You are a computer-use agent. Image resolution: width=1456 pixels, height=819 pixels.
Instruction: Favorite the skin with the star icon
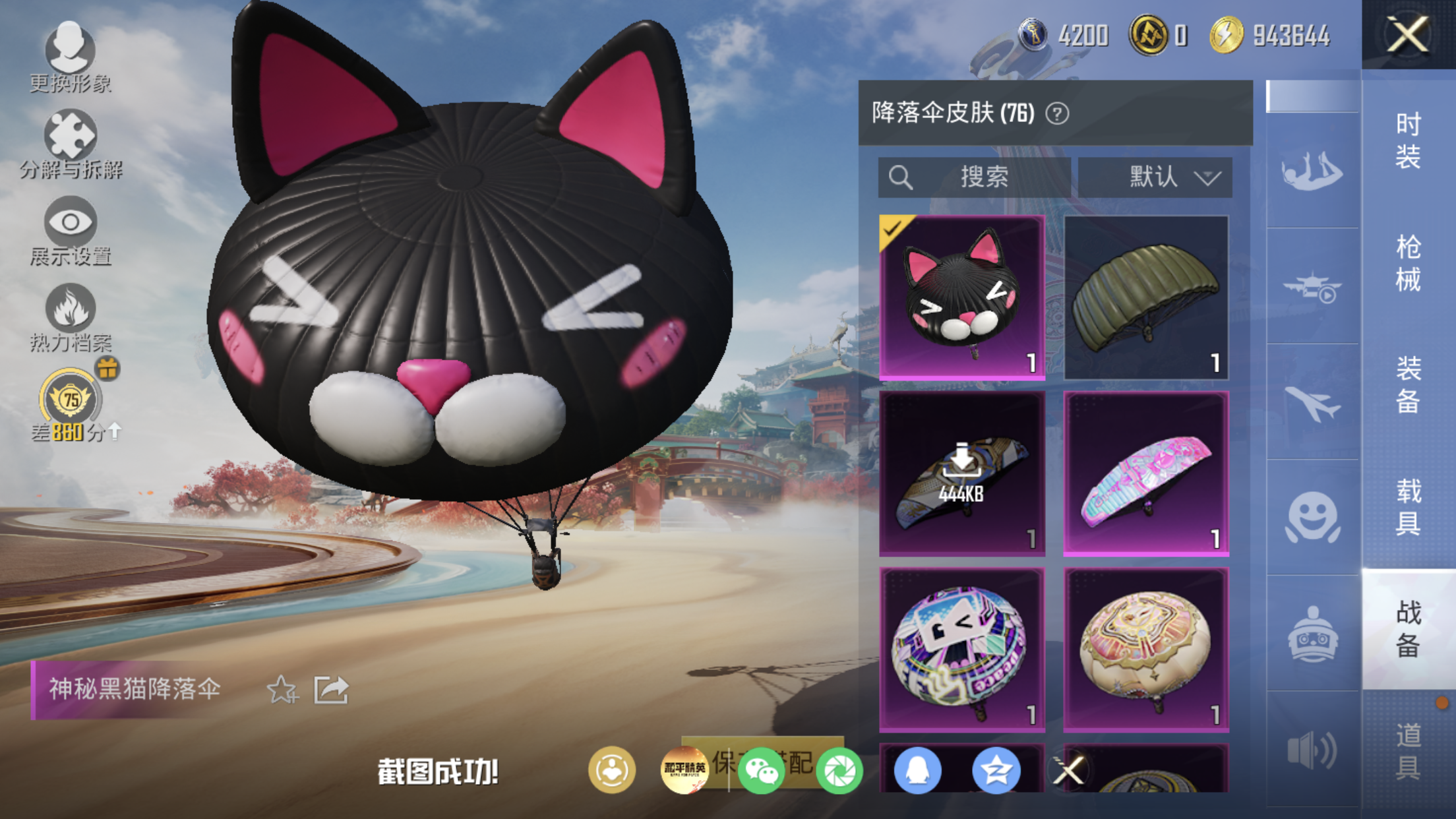click(282, 690)
